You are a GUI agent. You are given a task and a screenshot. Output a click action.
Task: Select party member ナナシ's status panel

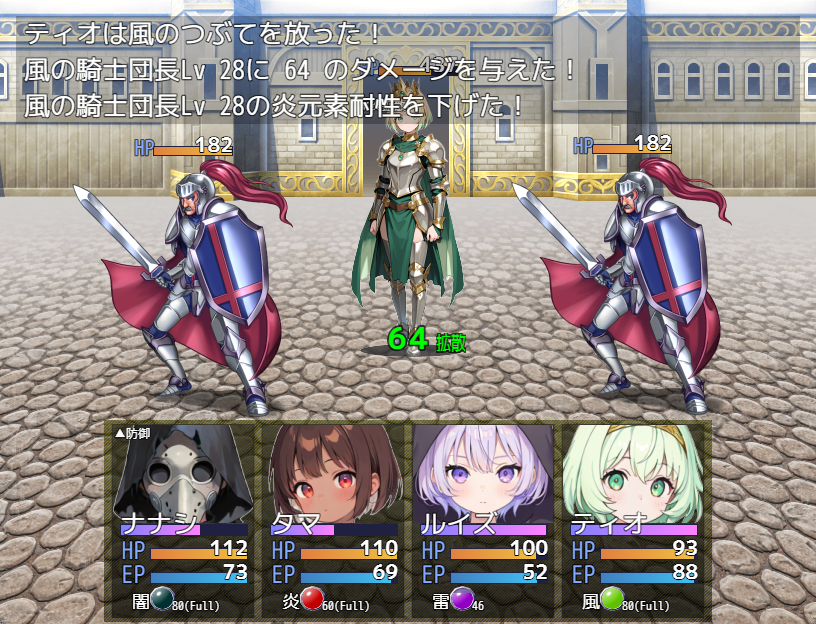[184, 518]
